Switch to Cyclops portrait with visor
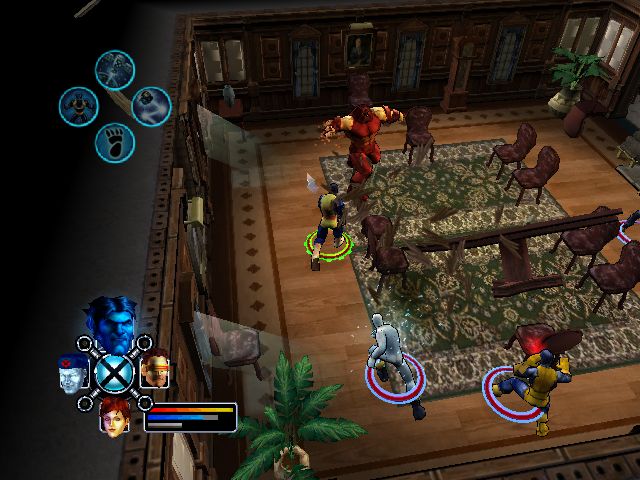This screenshot has height=480, width=640. [155, 370]
